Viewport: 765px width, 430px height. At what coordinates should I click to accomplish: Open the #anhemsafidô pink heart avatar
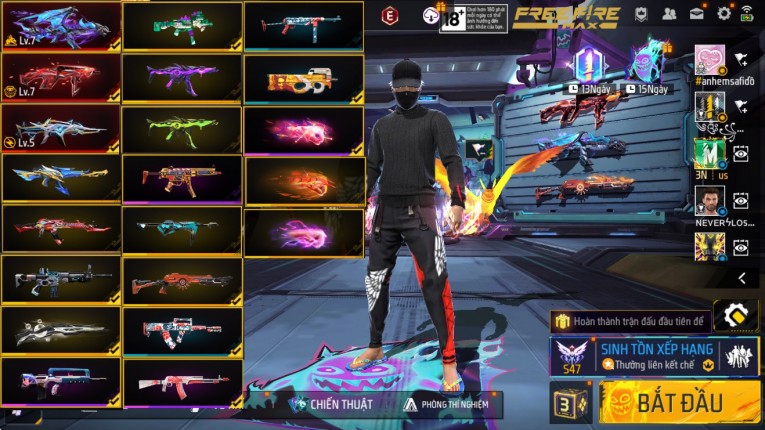709,59
